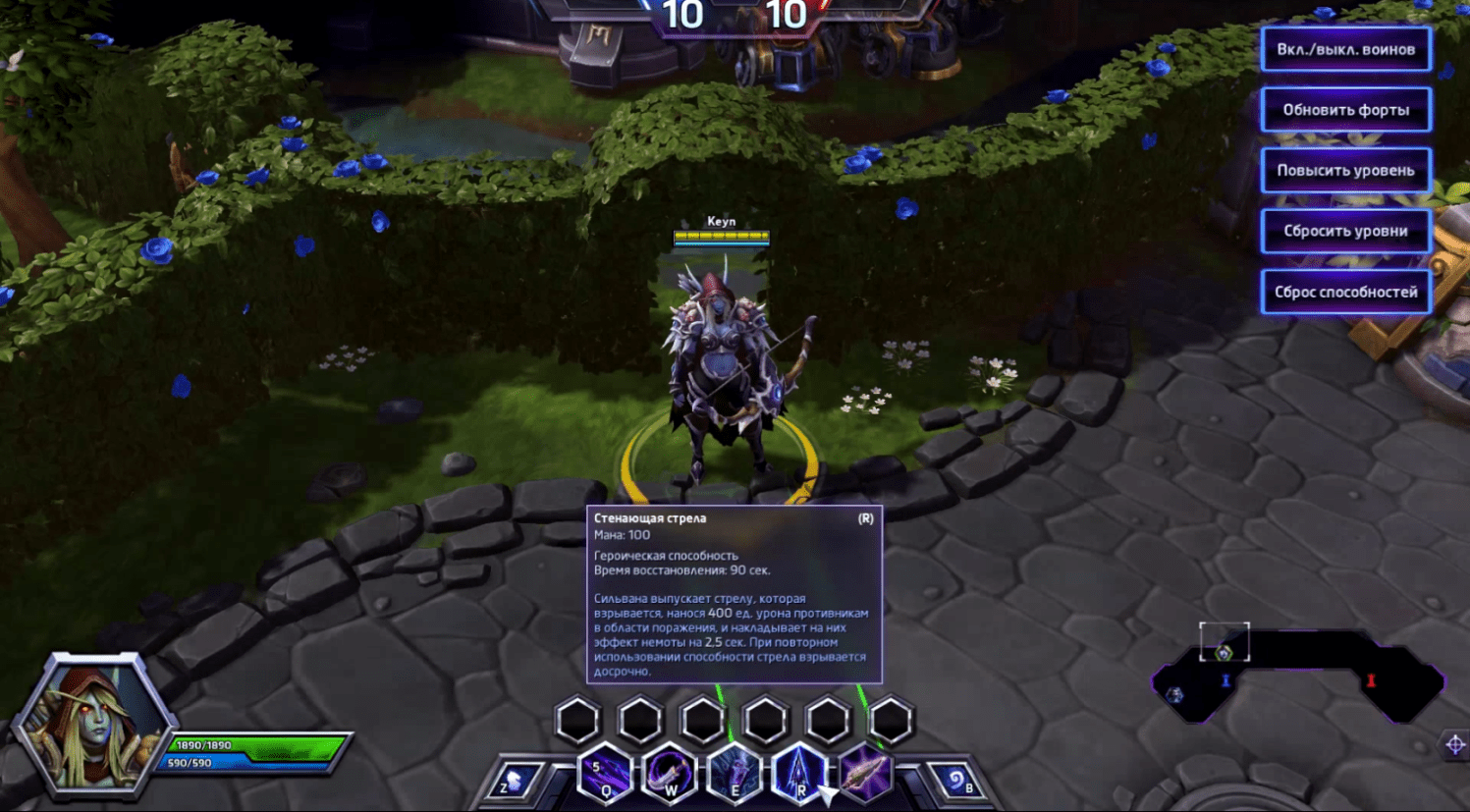Screen dimensions: 1470x812
Task: Choose the Сброс способностей button
Action: pos(1345,293)
